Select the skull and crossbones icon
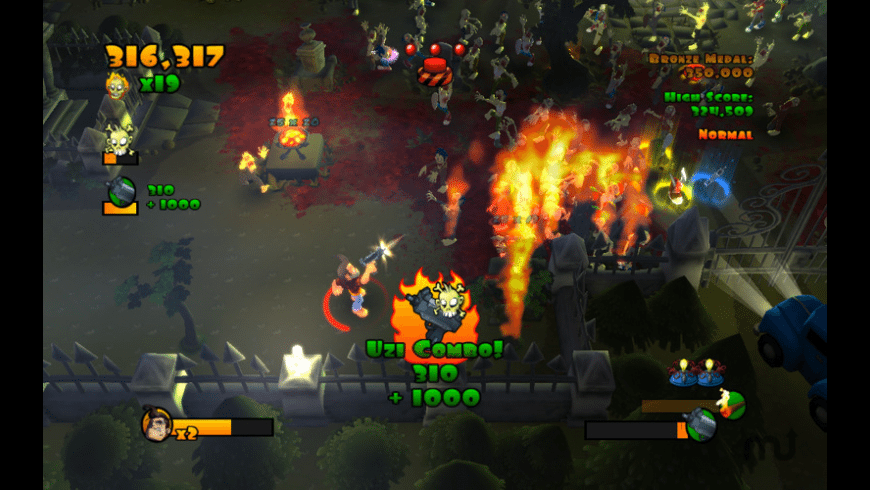870x490 pixels. (x=120, y=141)
